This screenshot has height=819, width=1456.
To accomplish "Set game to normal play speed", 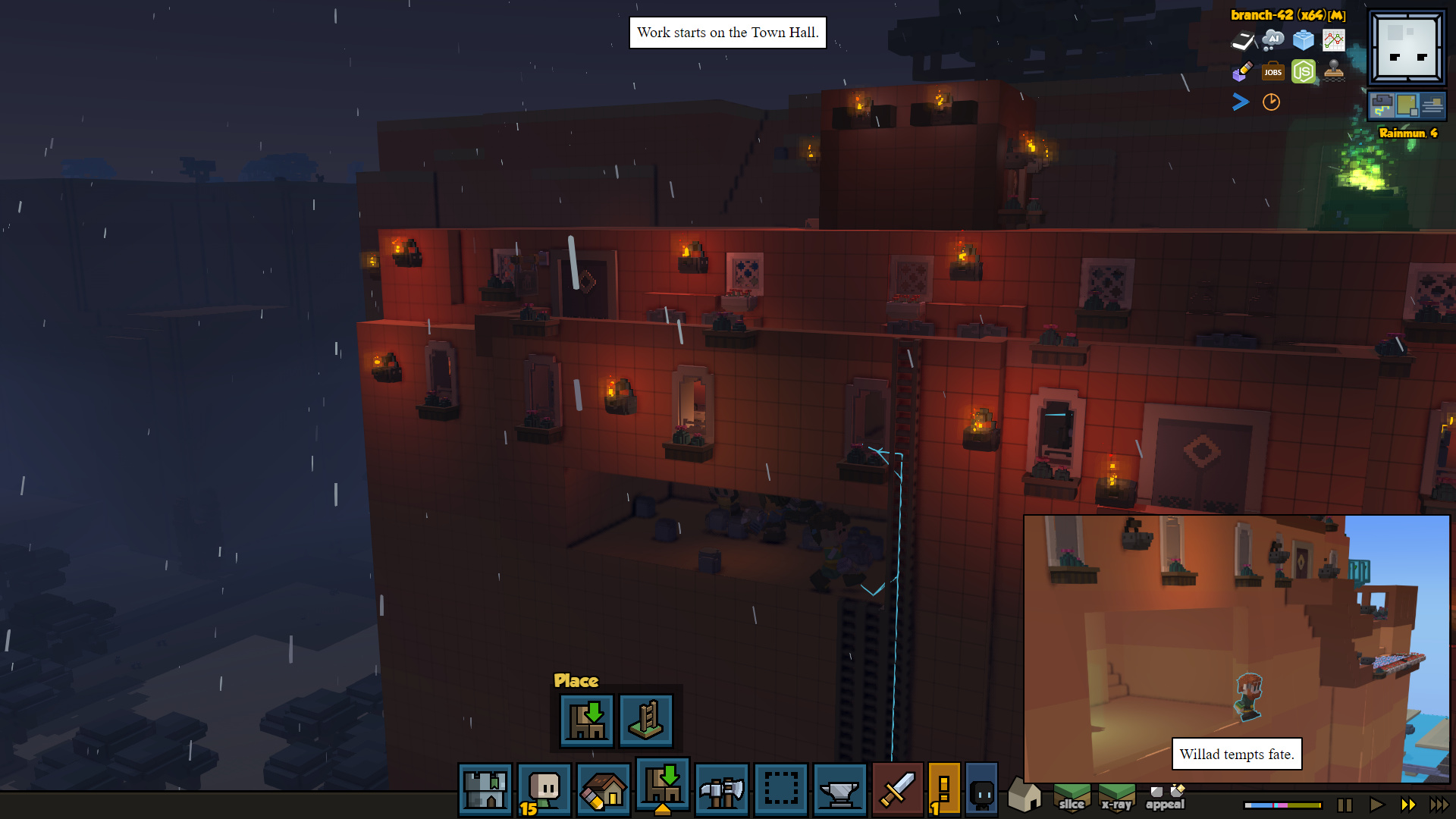I will tap(1376, 805).
